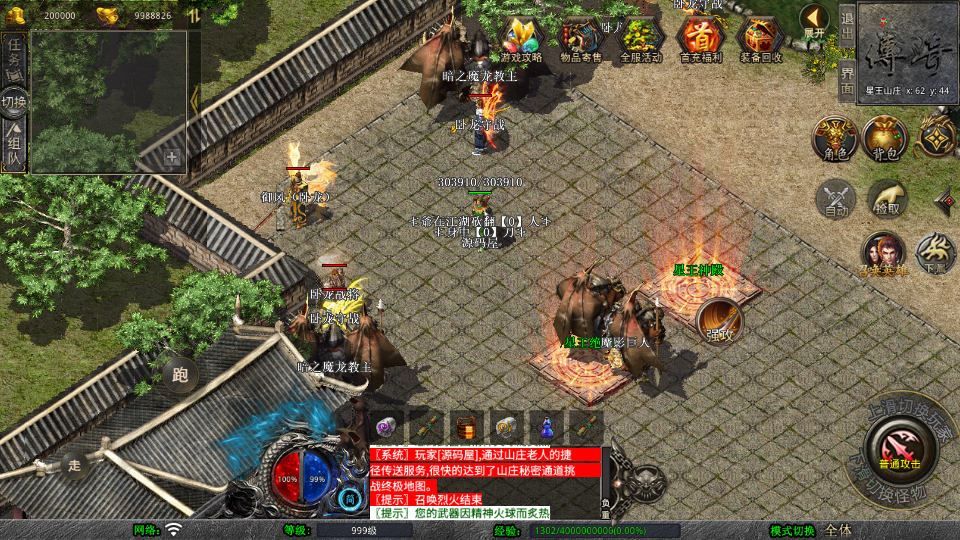Tap the 拾取 pickup button
The width and height of the screenshot is (960, 540).
click(887, 198)
